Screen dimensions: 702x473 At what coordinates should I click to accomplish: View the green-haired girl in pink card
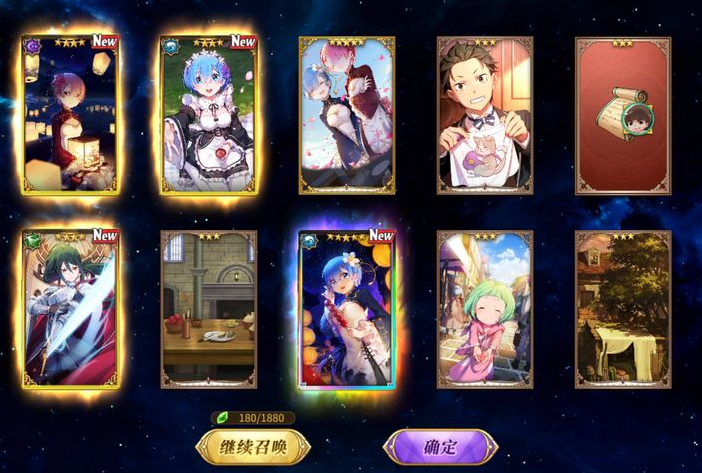point(485,309)
